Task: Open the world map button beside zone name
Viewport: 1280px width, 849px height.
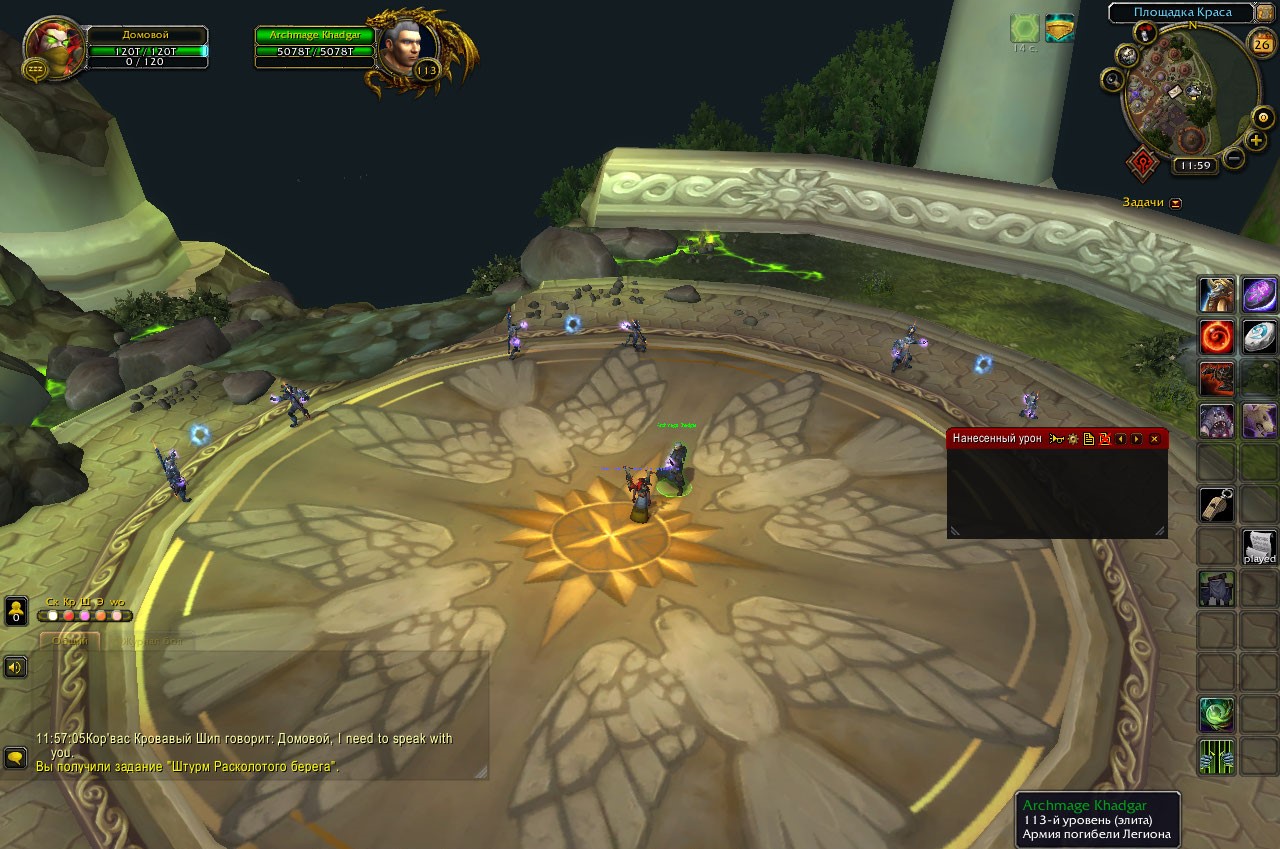Action: pos(1266,13)
